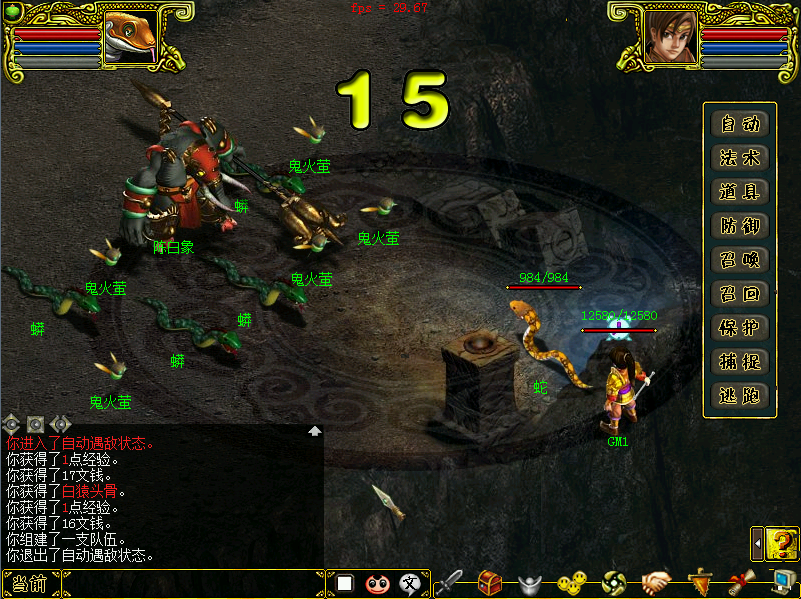801x599 pixels.
Task: Click the 逃跑 flee button
Action: (740, 396)
